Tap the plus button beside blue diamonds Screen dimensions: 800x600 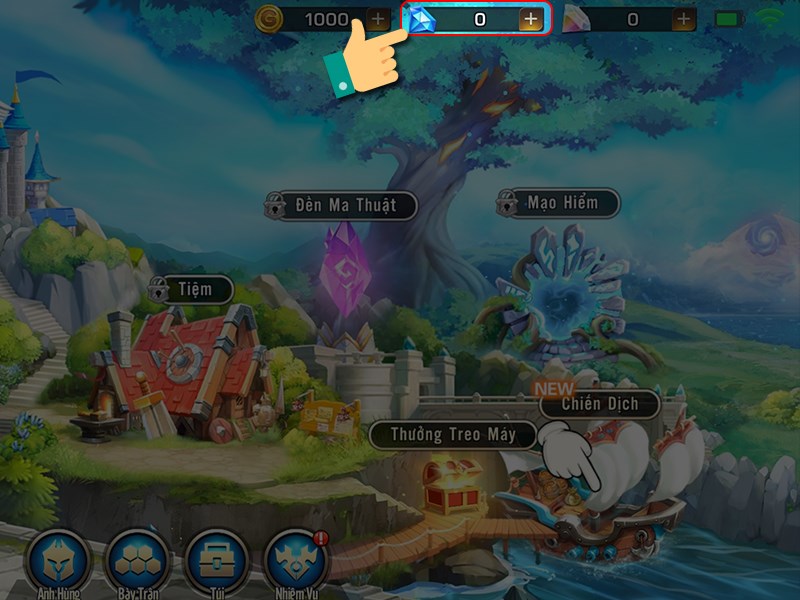[x=530, y=20]
